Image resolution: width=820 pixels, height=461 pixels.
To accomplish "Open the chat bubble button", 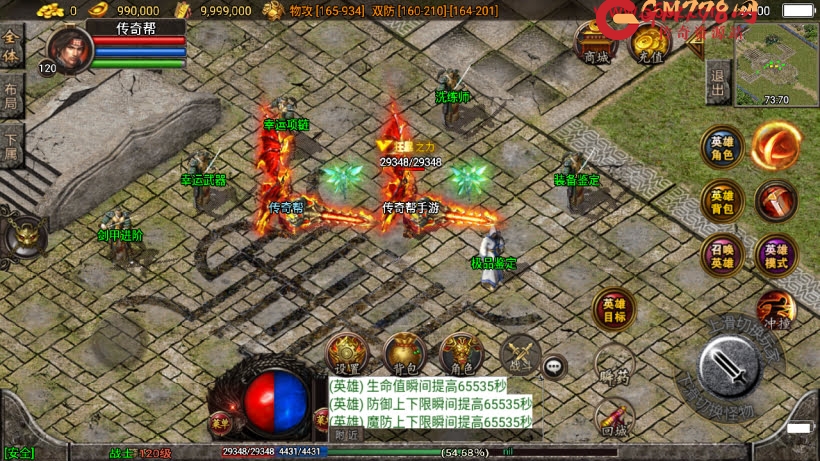I will (x=555, y=367).
